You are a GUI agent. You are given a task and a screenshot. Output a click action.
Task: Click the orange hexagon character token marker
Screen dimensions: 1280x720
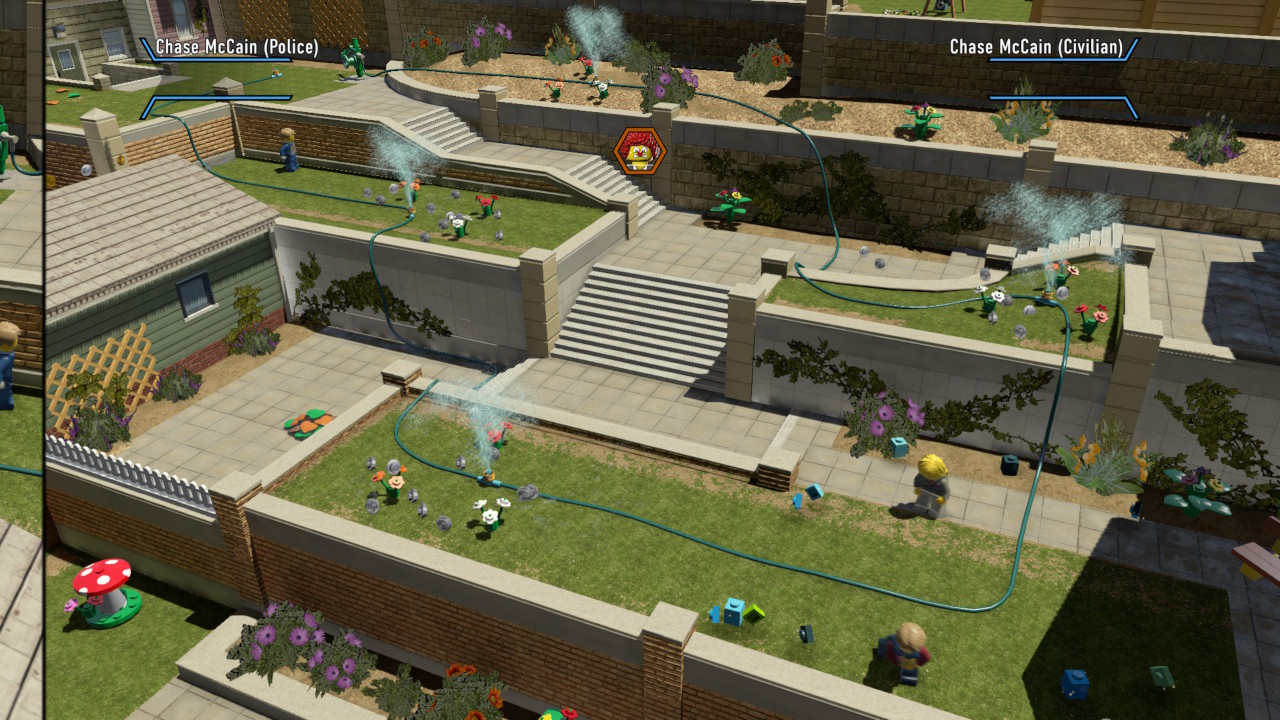click(x=639, y=151)
